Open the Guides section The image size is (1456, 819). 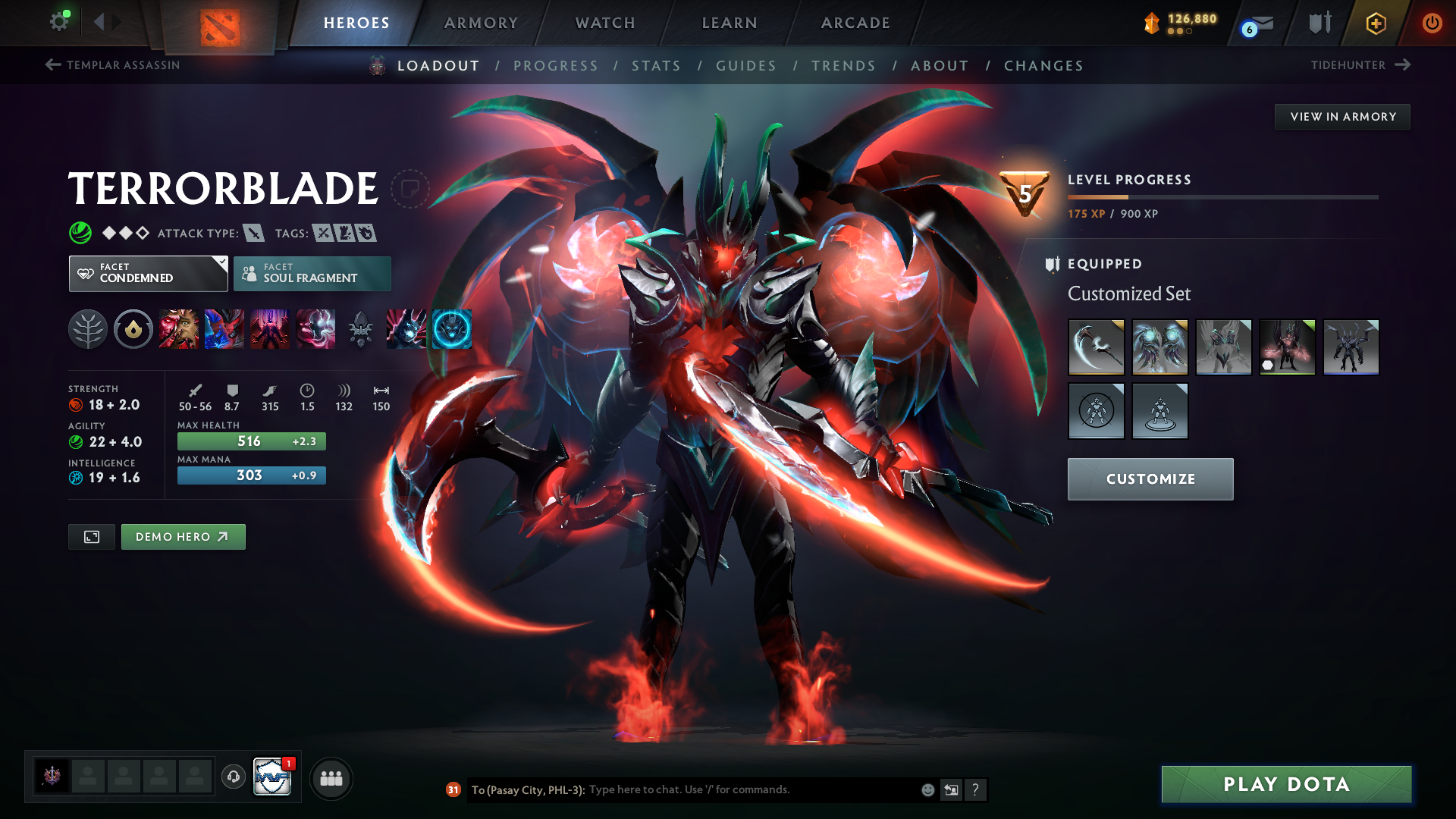click(746, 66)
